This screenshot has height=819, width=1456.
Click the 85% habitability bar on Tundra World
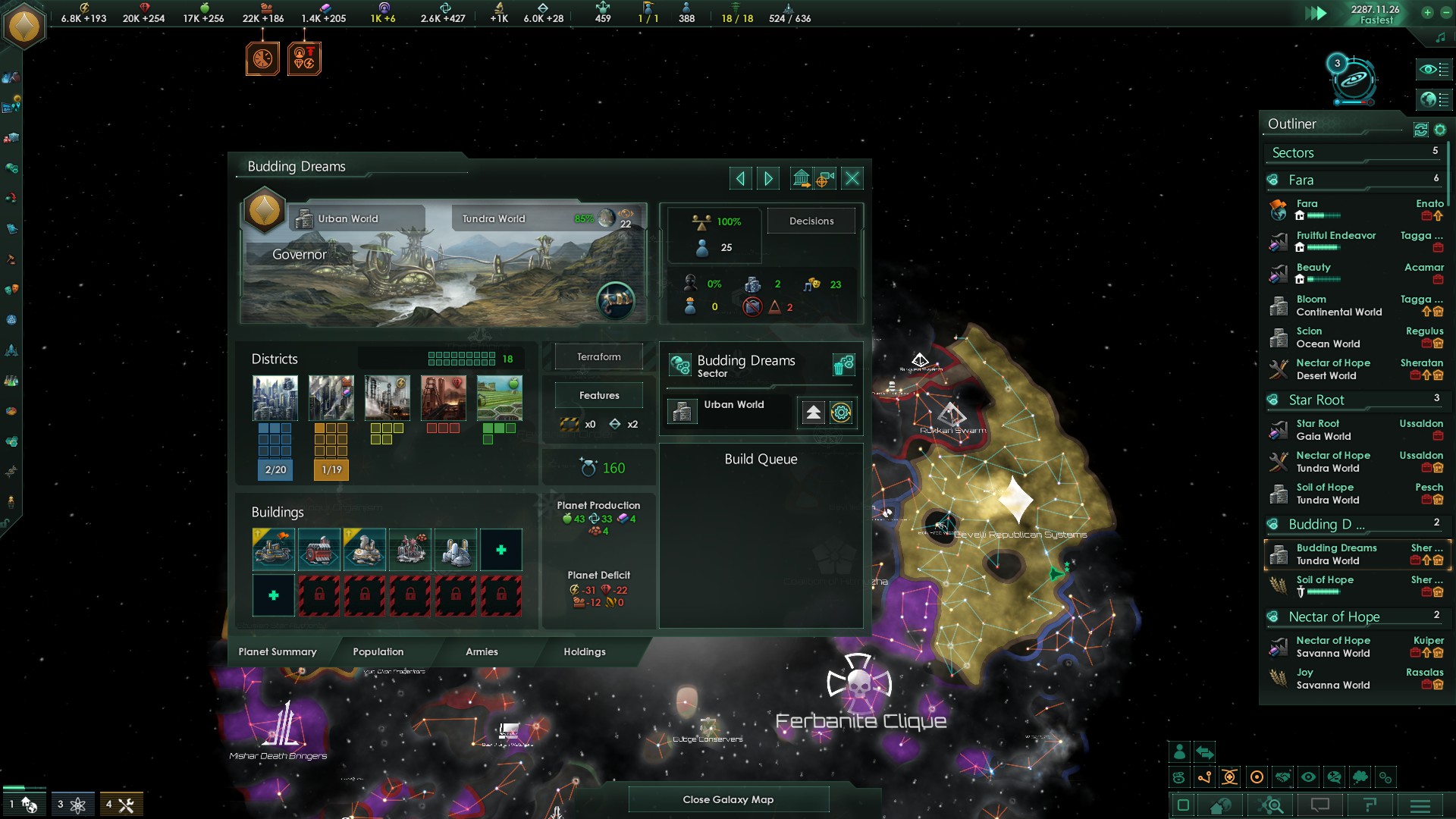(585, 218)
